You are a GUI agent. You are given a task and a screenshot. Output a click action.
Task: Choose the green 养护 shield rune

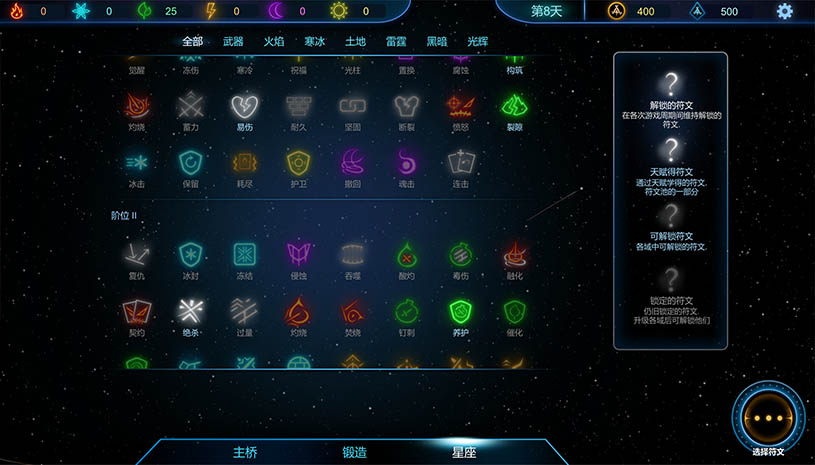[460, 311]
